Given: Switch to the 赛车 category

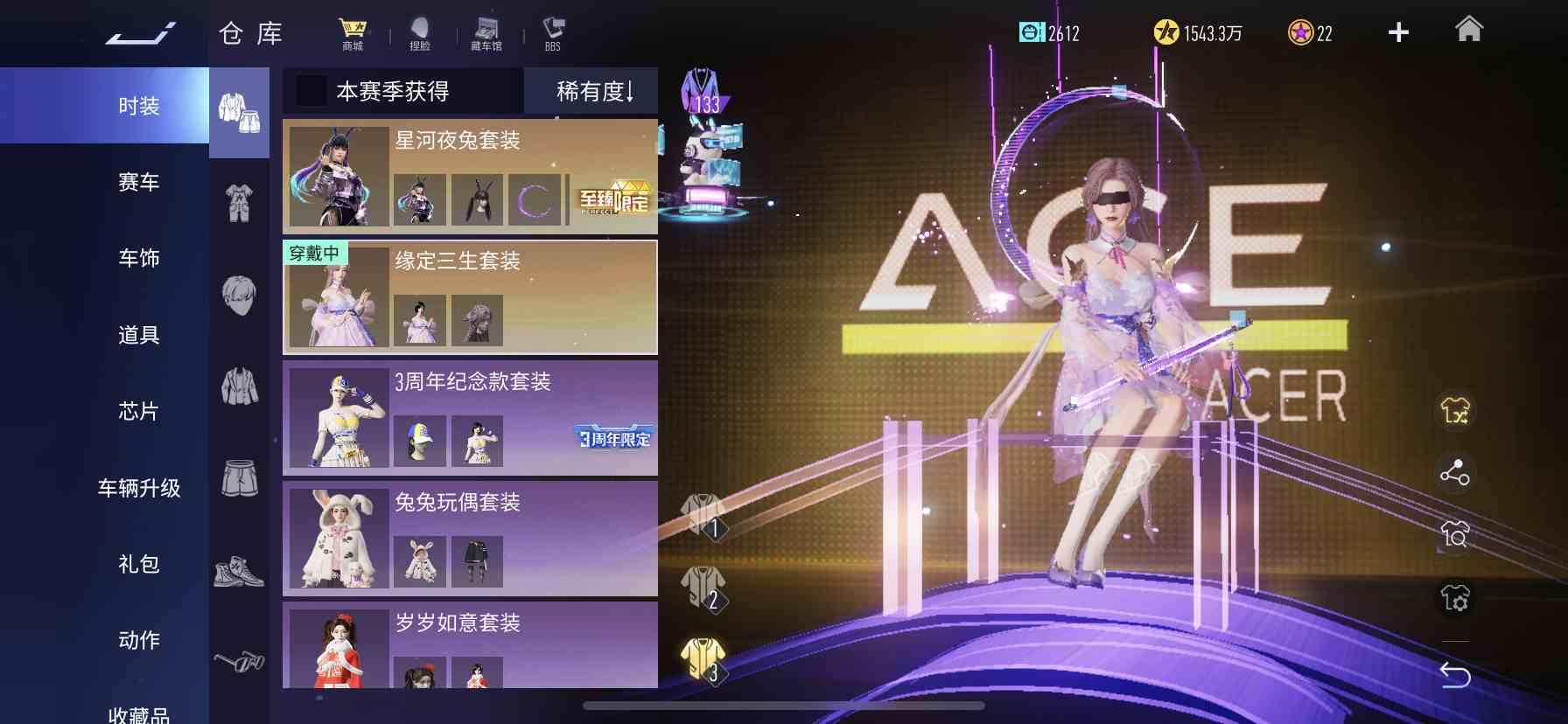Looking at the screenshot, I should 138,182.
